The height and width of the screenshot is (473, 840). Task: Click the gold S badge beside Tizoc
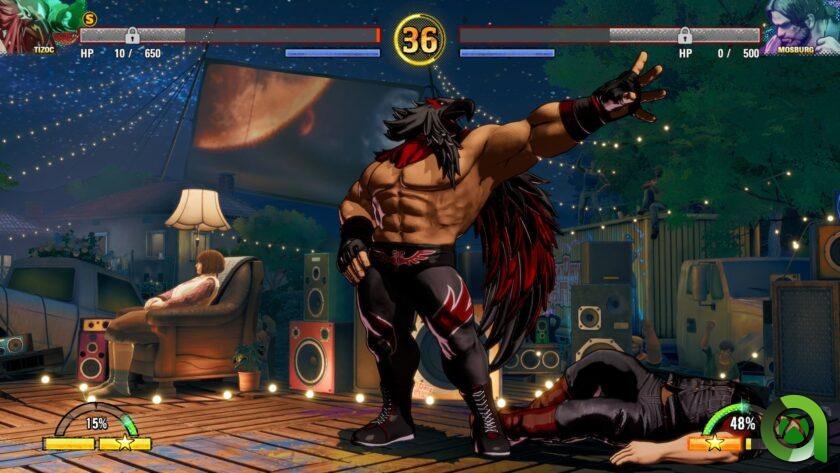89,18
